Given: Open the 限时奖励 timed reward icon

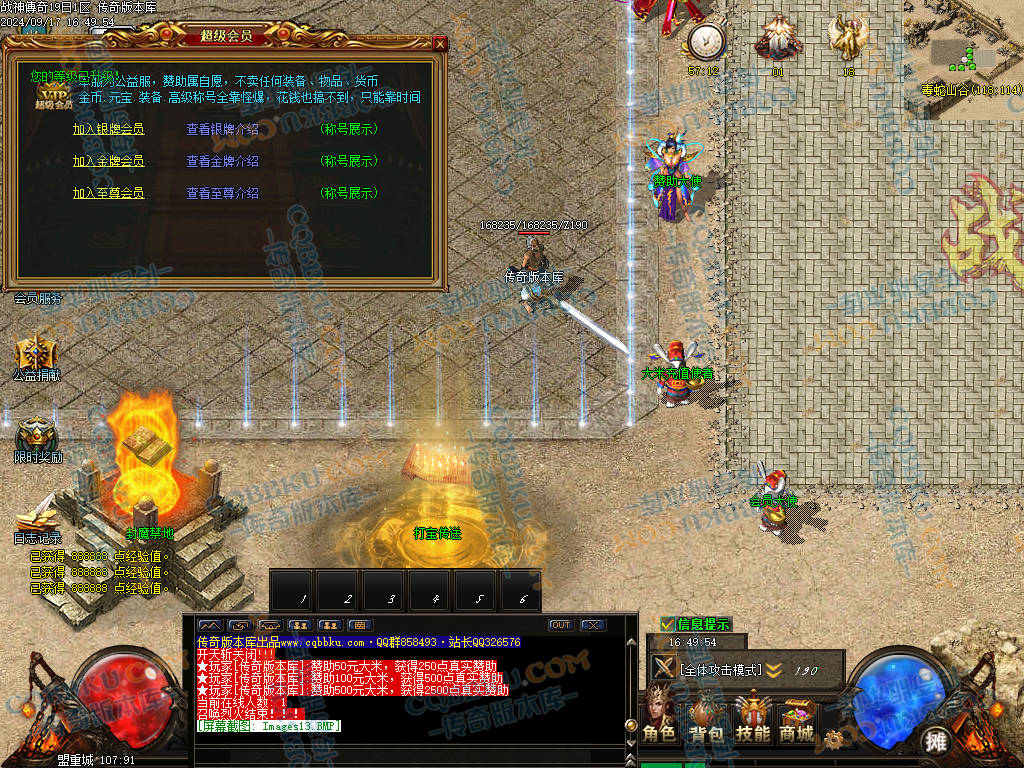Looking at the screenshot, I should (x=37, y=435).
